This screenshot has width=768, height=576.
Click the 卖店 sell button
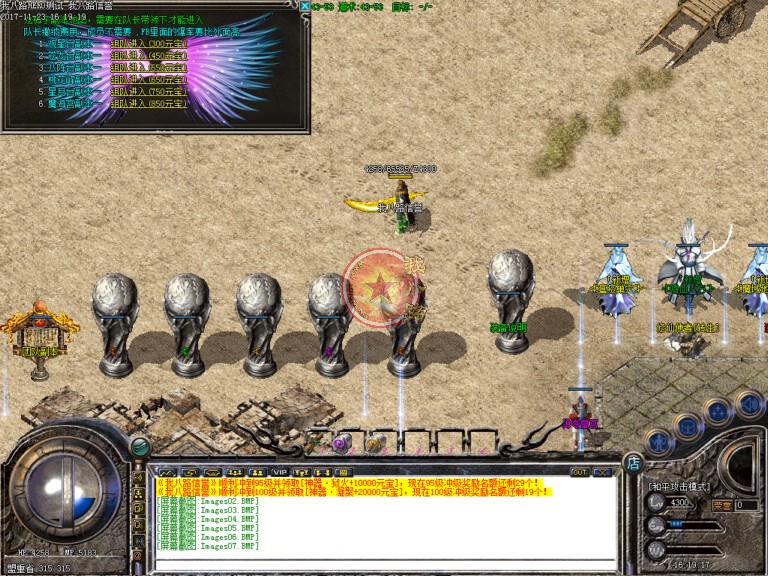click(722, 505)
